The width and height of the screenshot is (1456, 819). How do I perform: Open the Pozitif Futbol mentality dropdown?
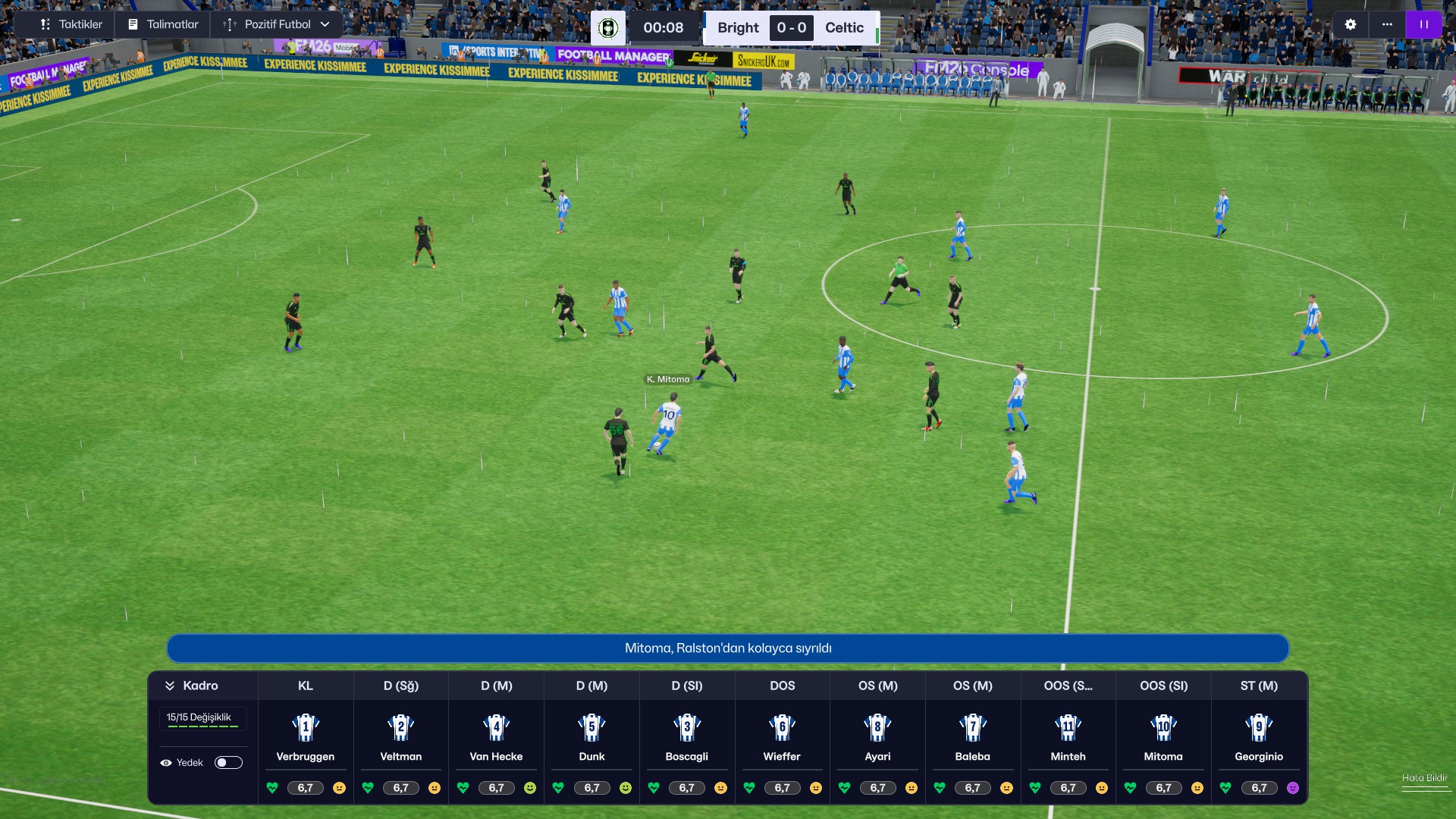pyautogui.click(x=277, y=24)
